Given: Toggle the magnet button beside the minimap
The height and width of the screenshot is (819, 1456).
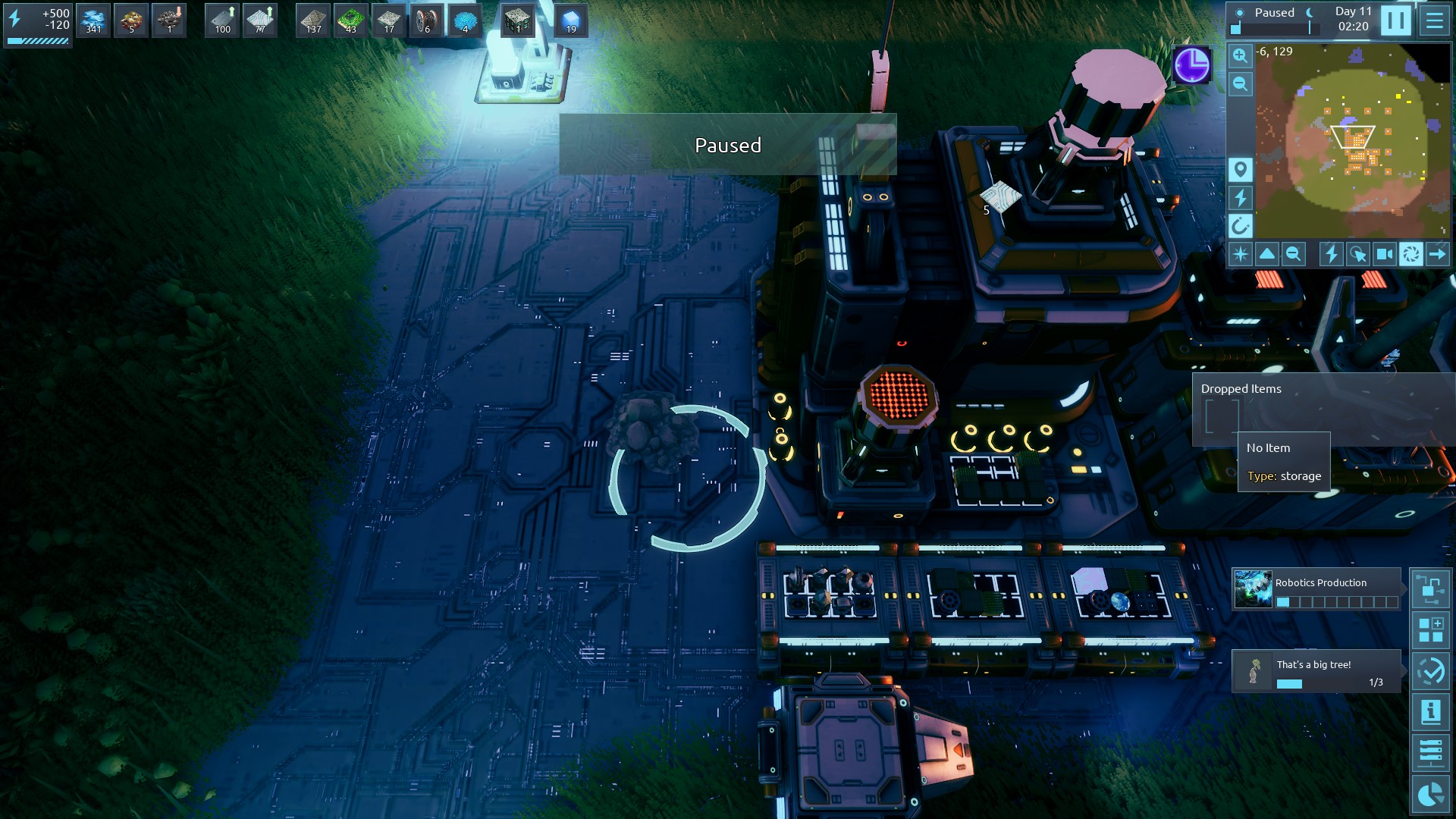Looking at the screenshot, I should (1240, 226).
